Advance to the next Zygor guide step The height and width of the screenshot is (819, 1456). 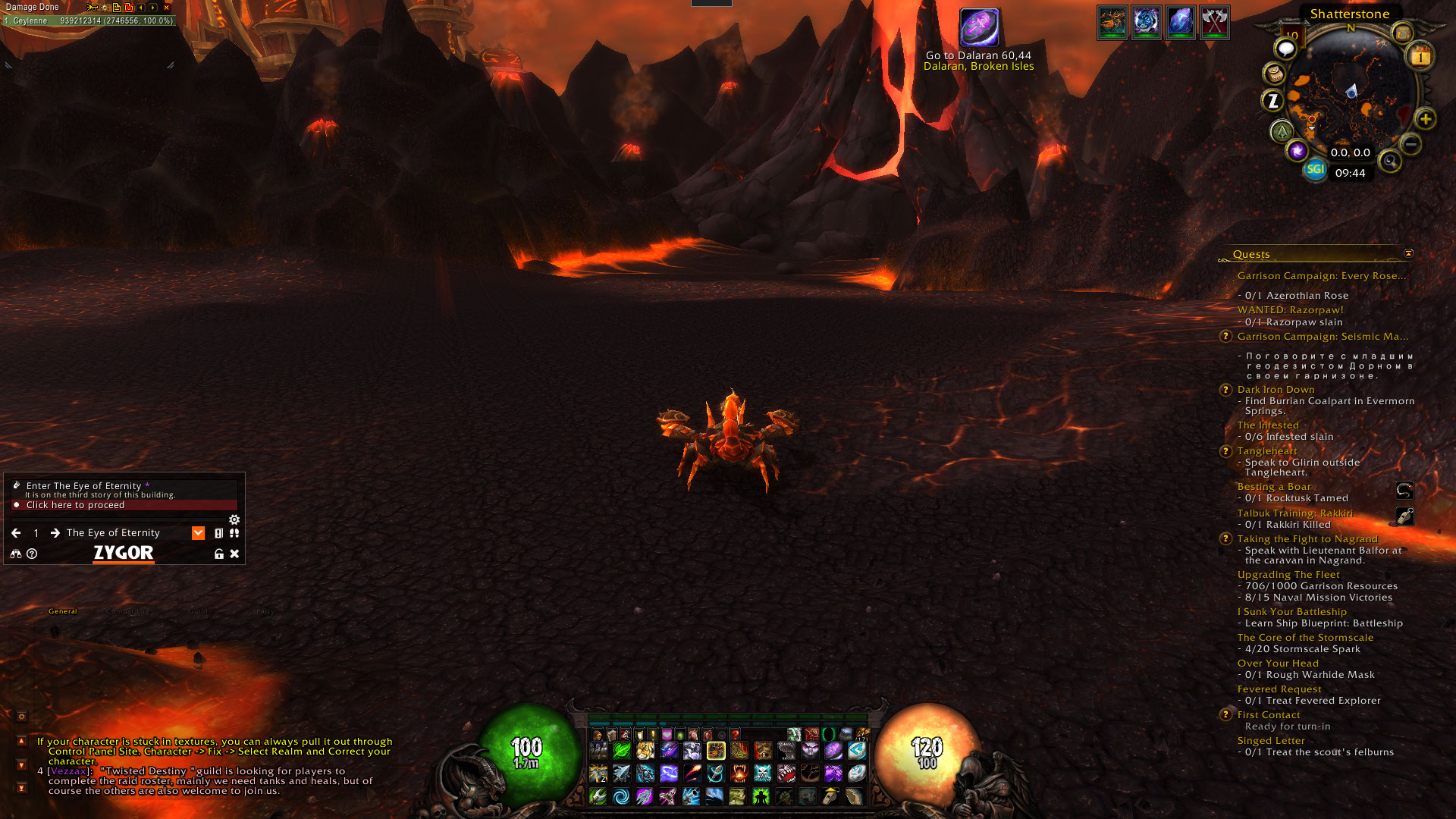coord(55,533)
